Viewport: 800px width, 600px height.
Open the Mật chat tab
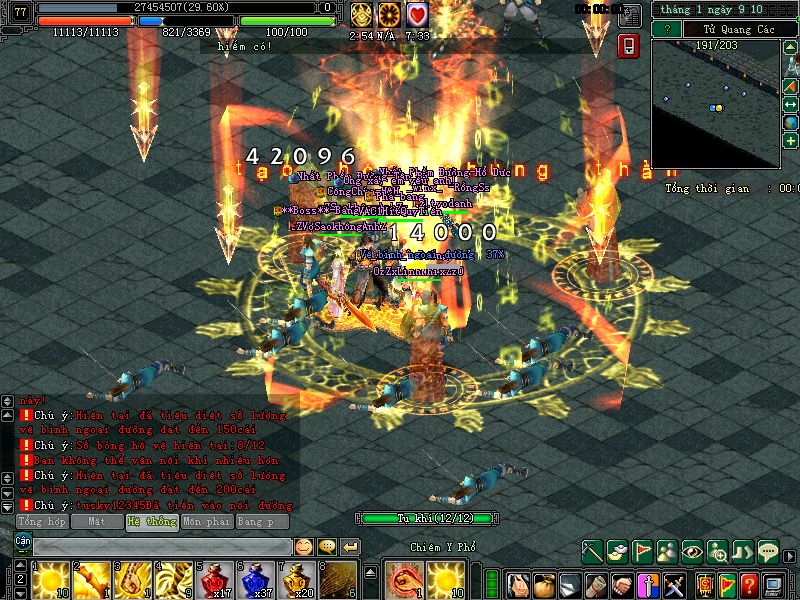coord(97,522)
